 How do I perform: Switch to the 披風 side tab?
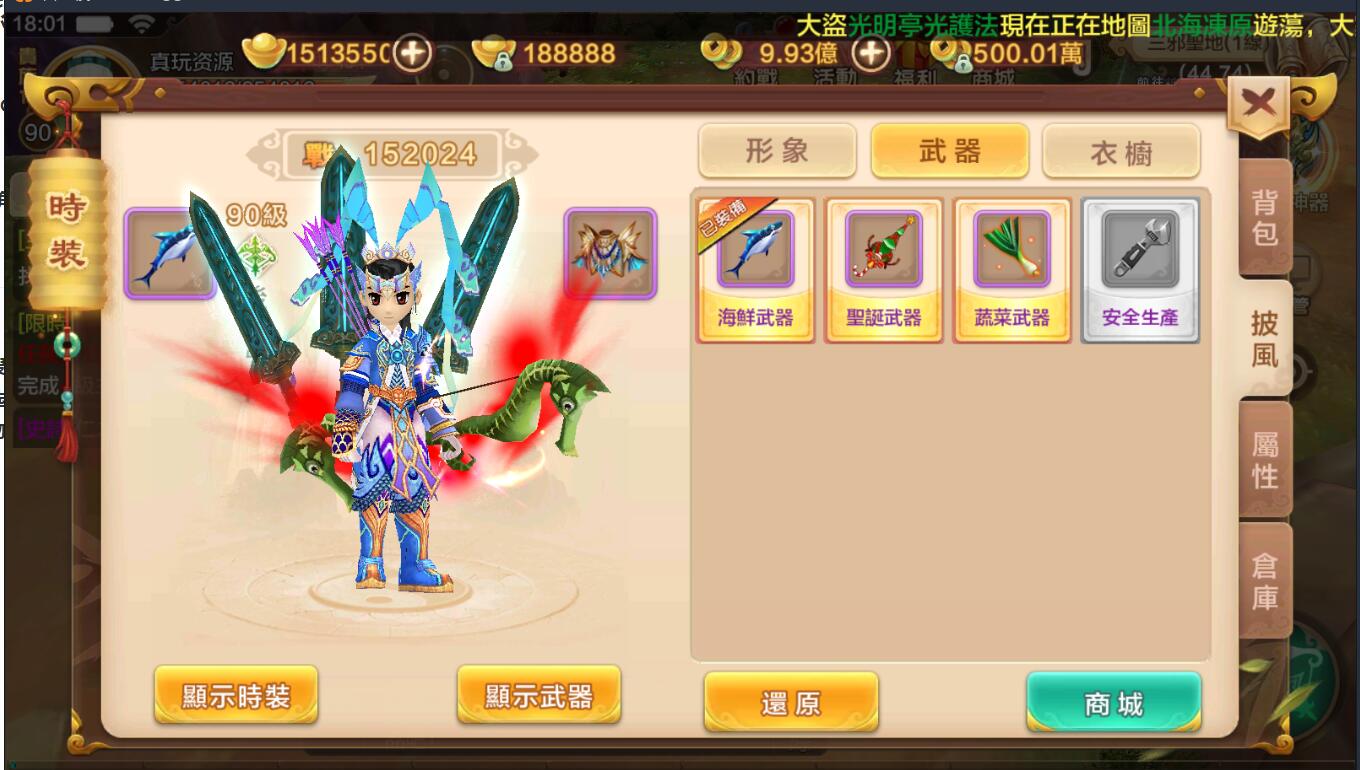(1265, 339)
